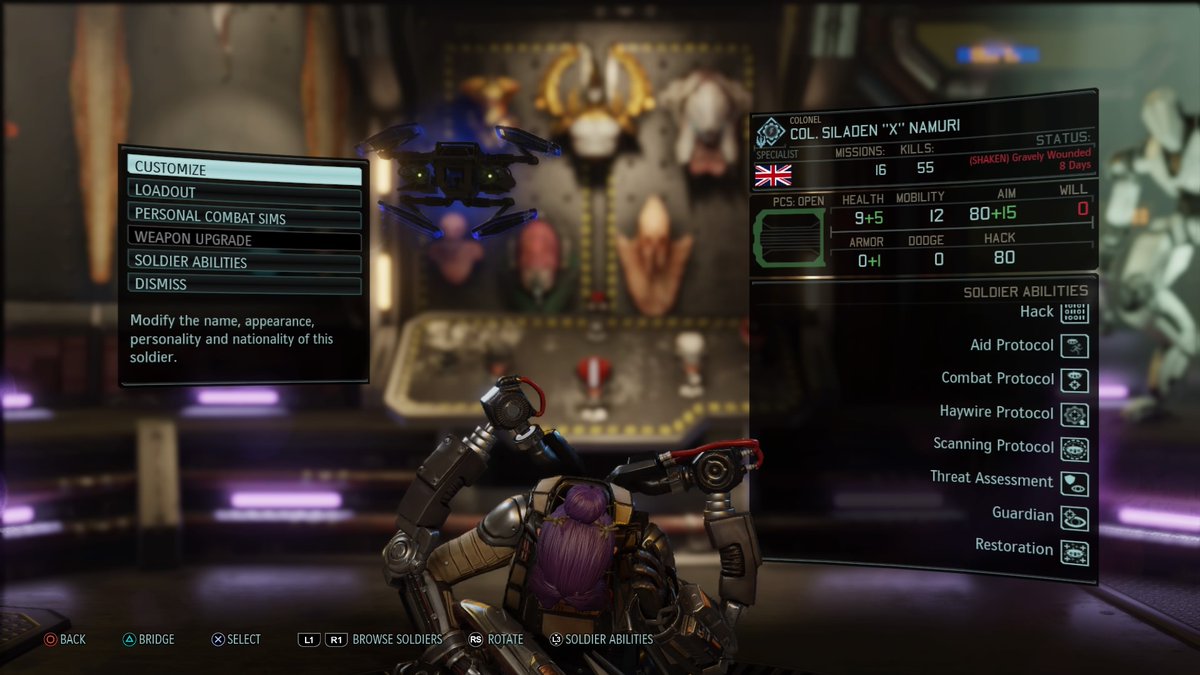Image resolution: width=1200 pixels, height=675 pixels.
Task: Open the Weapon Upgrade entry
Action: point(244,240)
